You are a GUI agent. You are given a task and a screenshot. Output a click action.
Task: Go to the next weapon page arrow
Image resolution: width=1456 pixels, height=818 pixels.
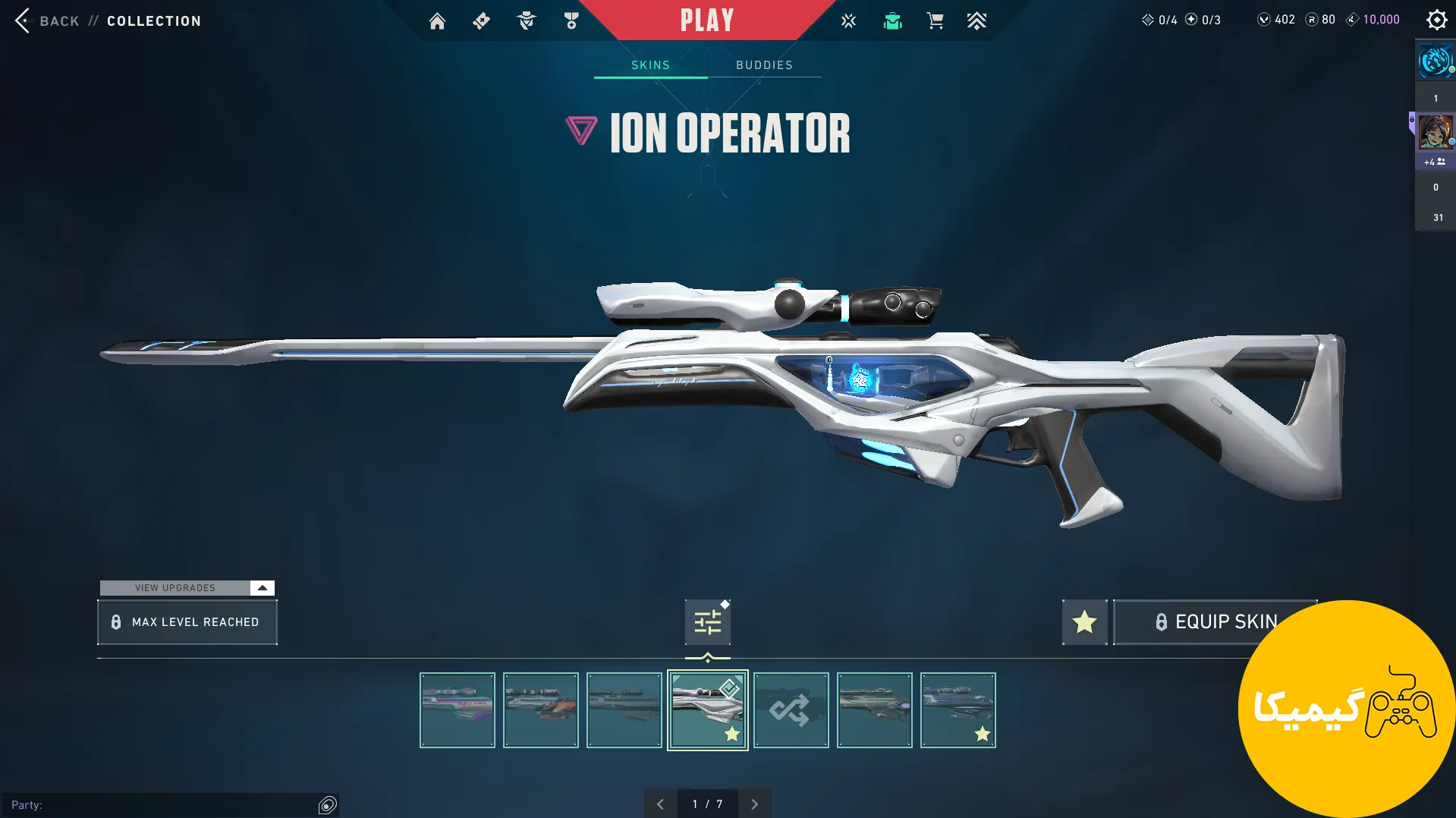[x=754, y=804]
